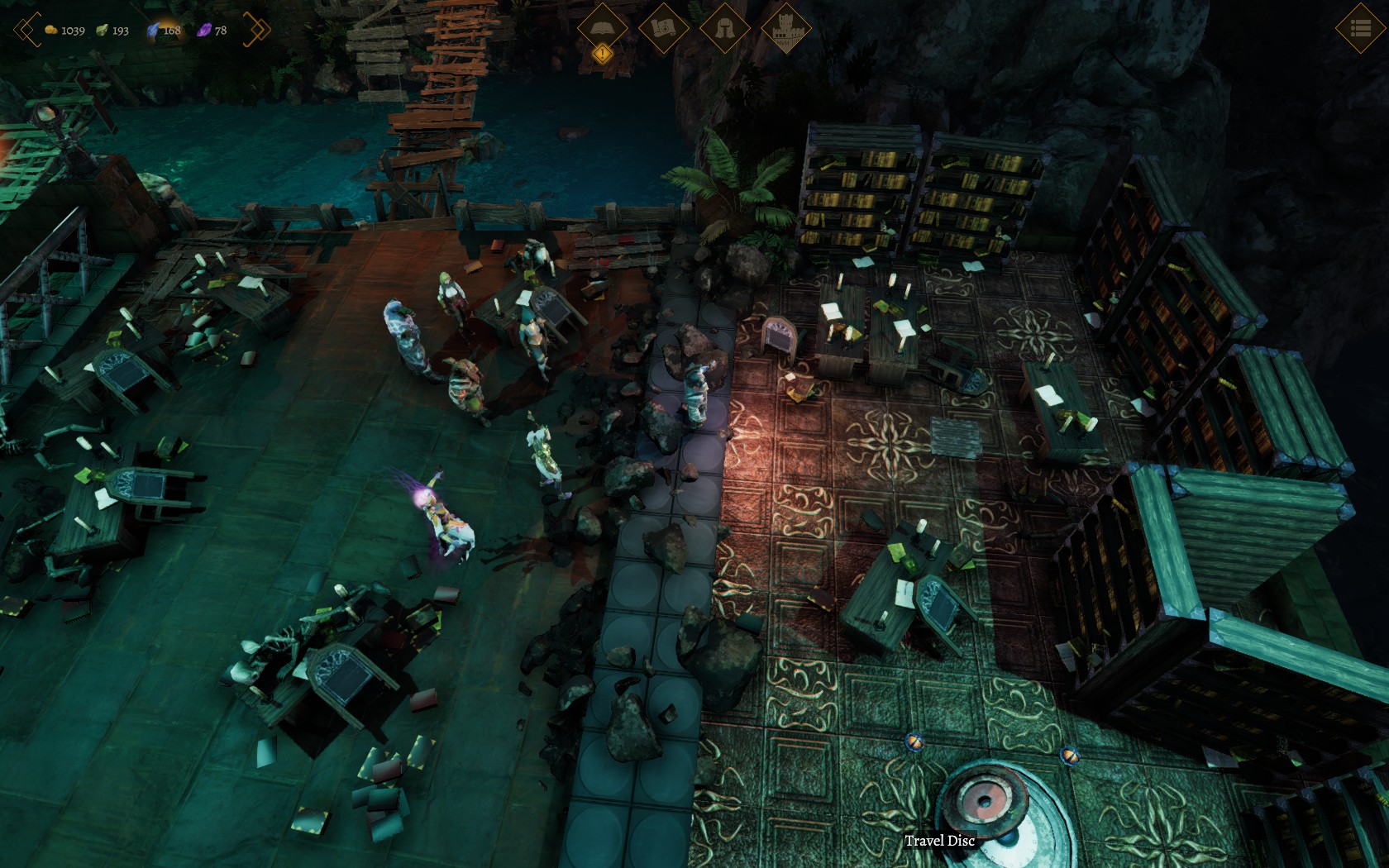Screen dimensions: 1389x868
Task: Expand the resource bar with the right arrow
Action: 257,30
